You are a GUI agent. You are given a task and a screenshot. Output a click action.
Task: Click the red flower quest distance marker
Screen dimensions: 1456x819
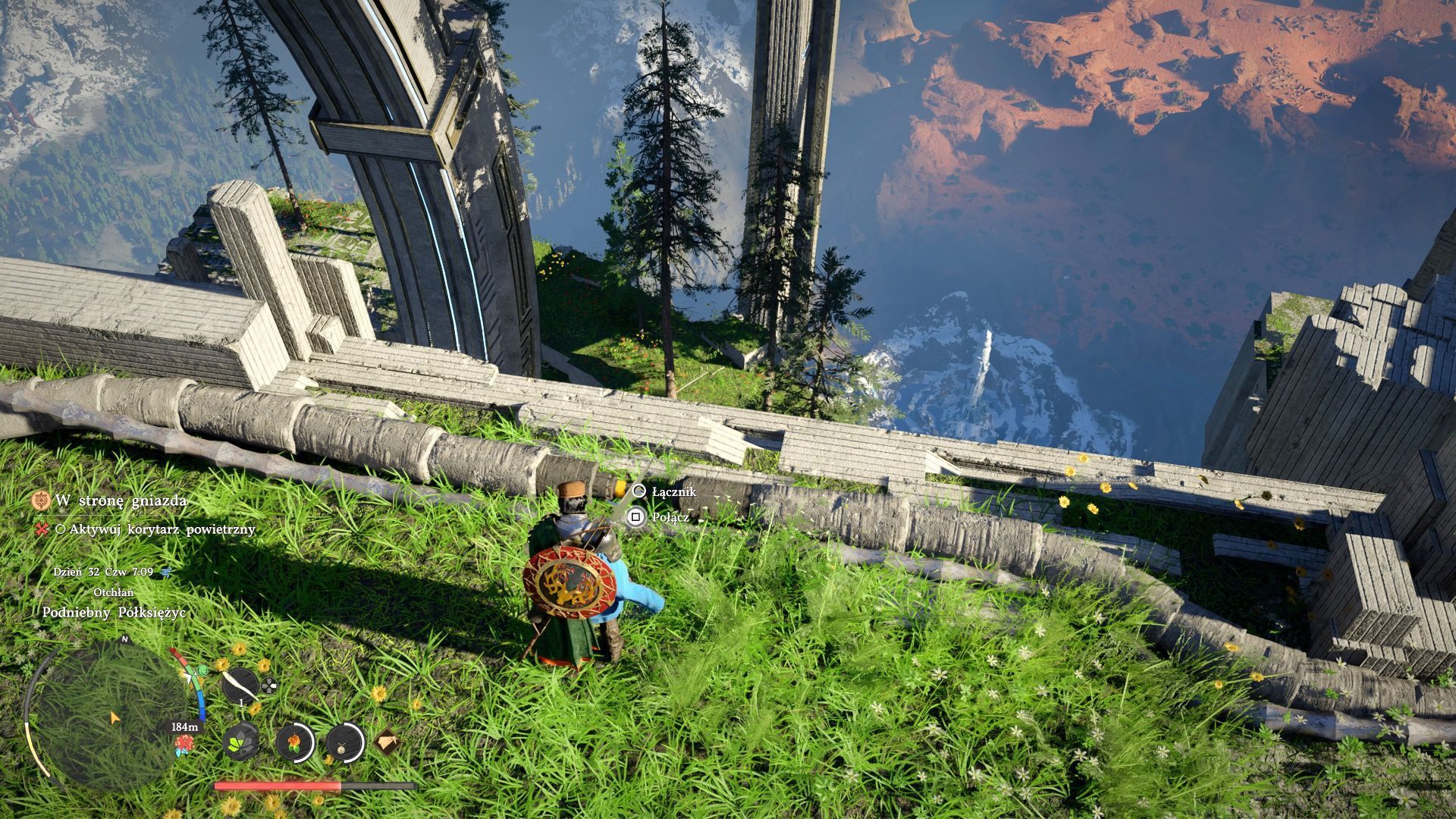pyautogui.click(x=182, y=745)
